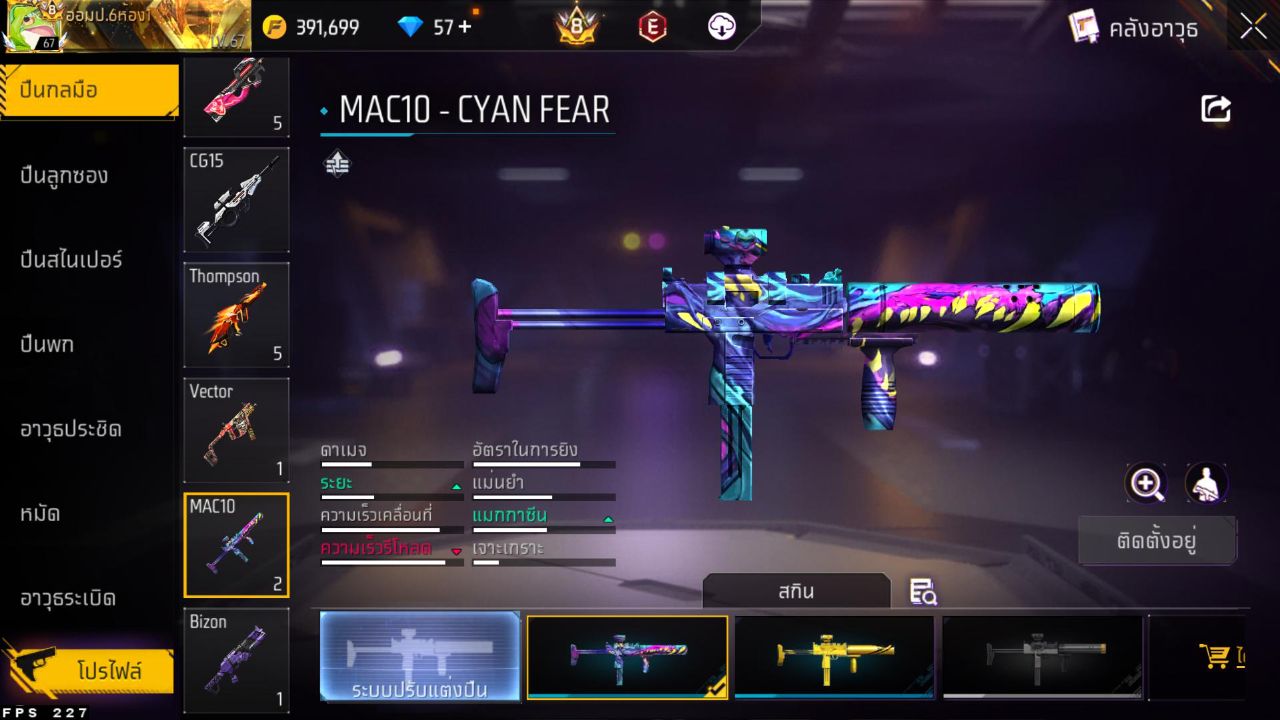Select the golden MAC10 skin thumbnail
Viewport: 1280px width, 720px height.
[x=834, y=657]
